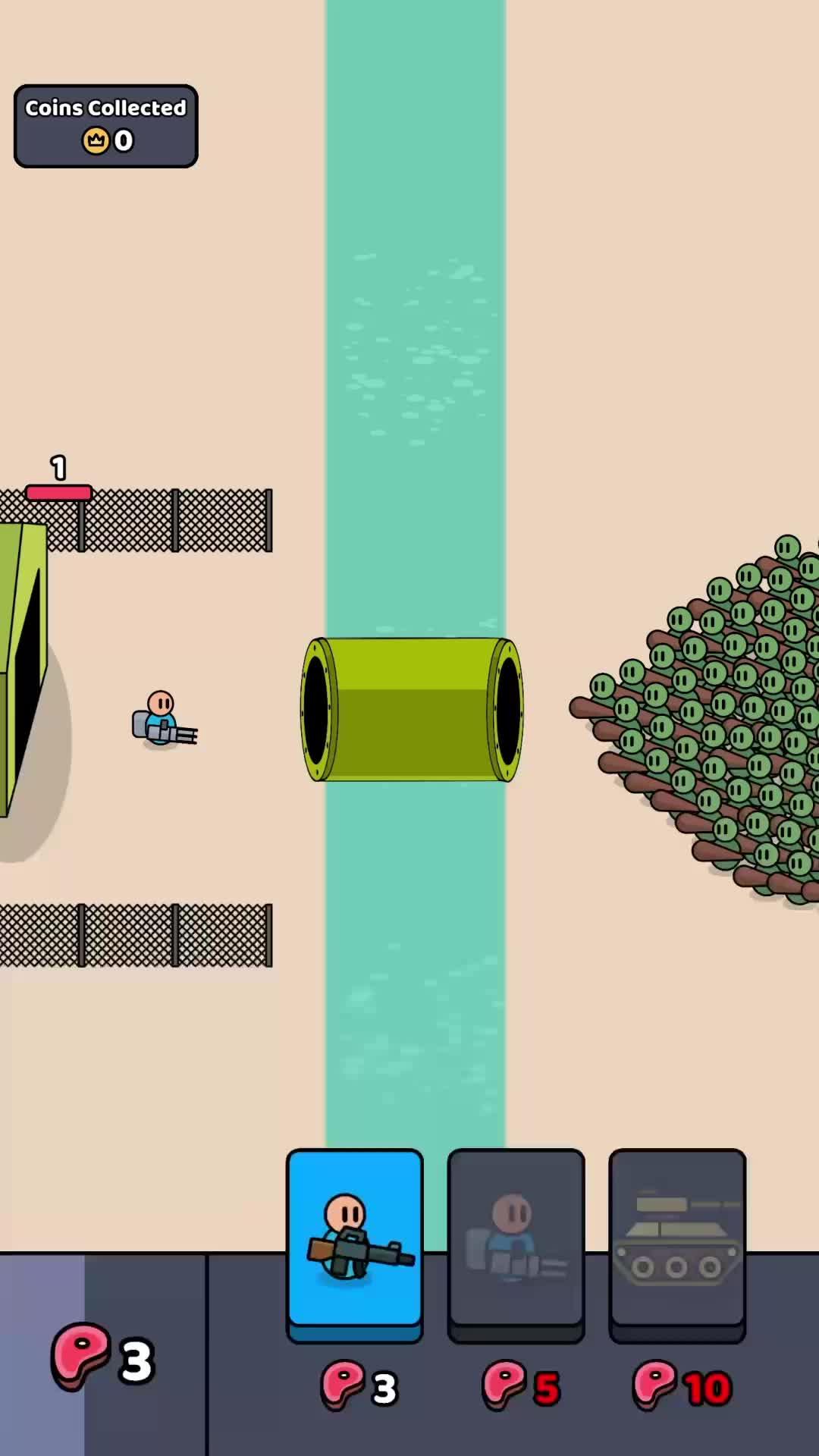The image size is (819, 1456).
Task: Choose the tank unit card
Action: click(x=677, y=1242)
